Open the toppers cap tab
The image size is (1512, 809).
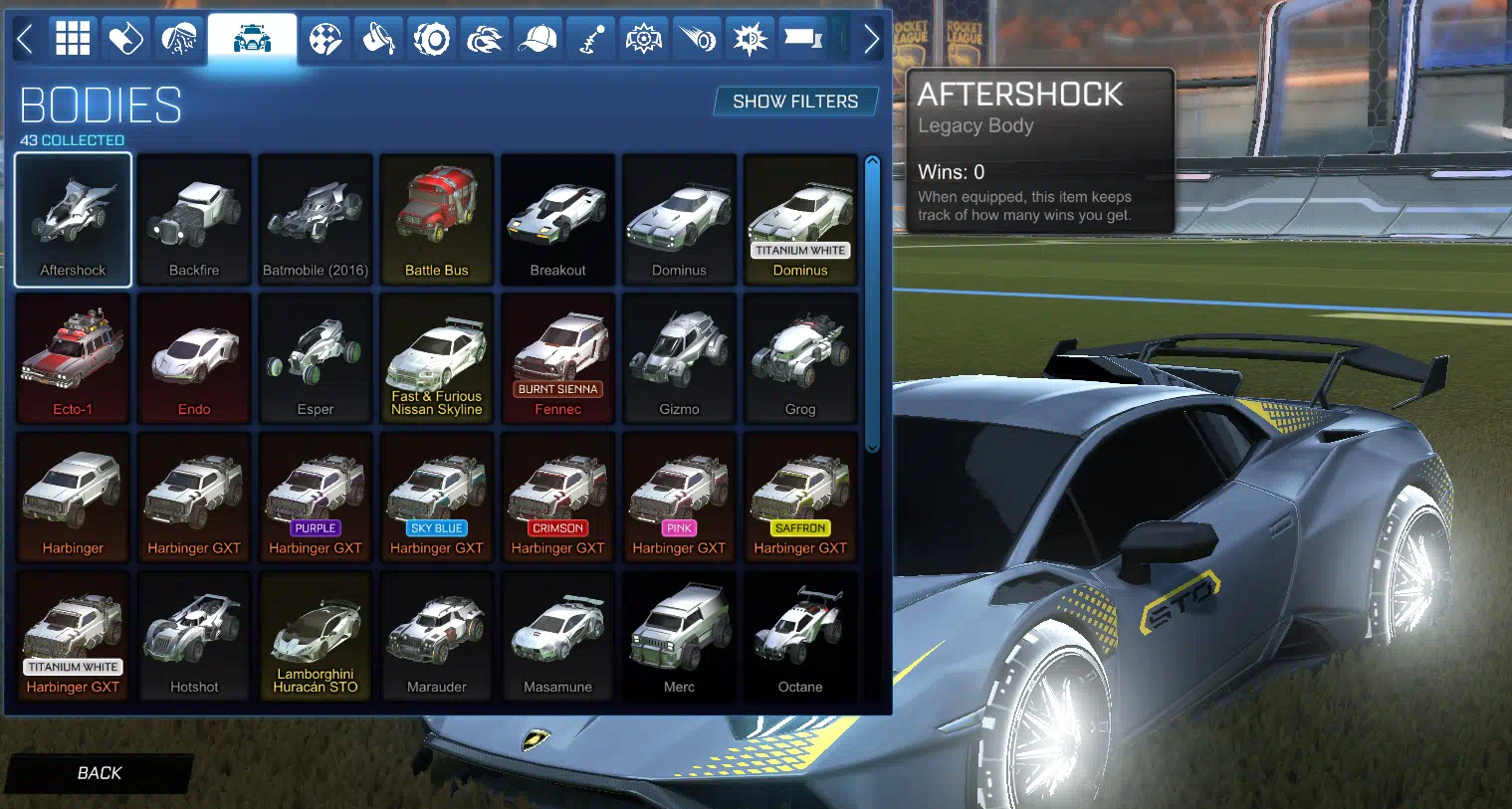pyautogui.click(x=538, y=40)
